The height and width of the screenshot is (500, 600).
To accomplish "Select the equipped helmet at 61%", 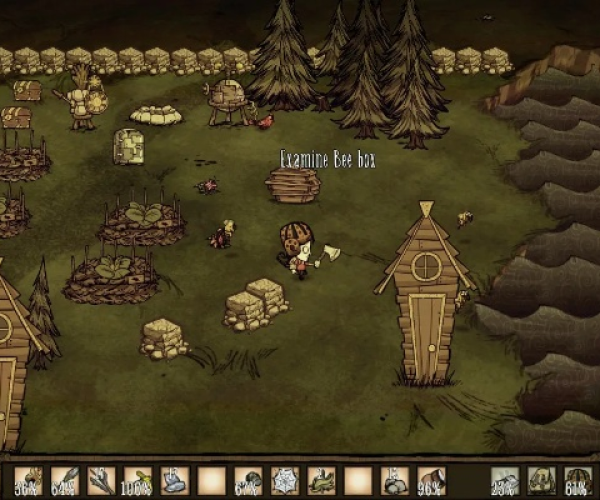I will tap(577, 482).
